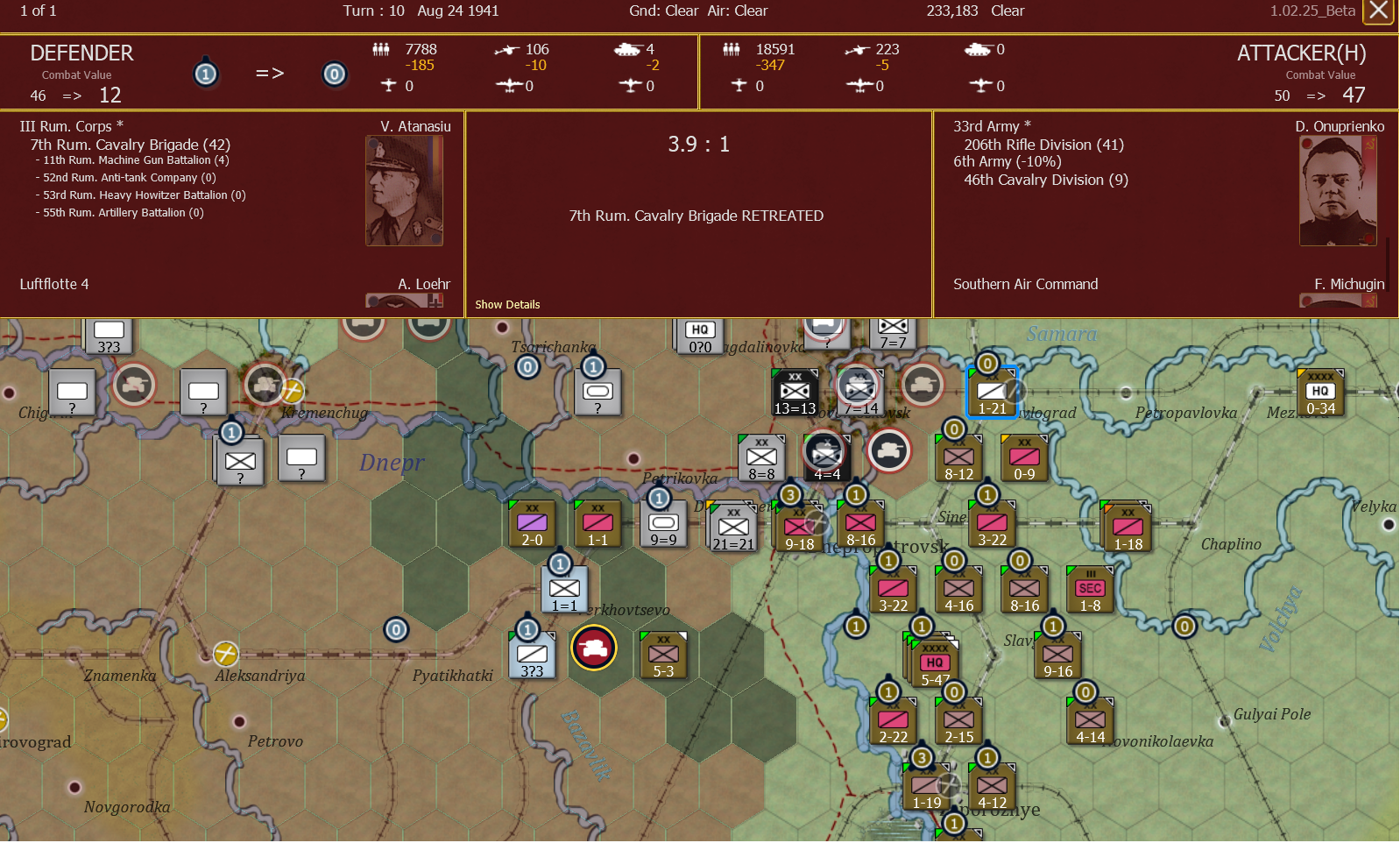Click the infantry casualties icon beside 7788
Viewport: 1400px width, 843px height.
pos(382,50)
